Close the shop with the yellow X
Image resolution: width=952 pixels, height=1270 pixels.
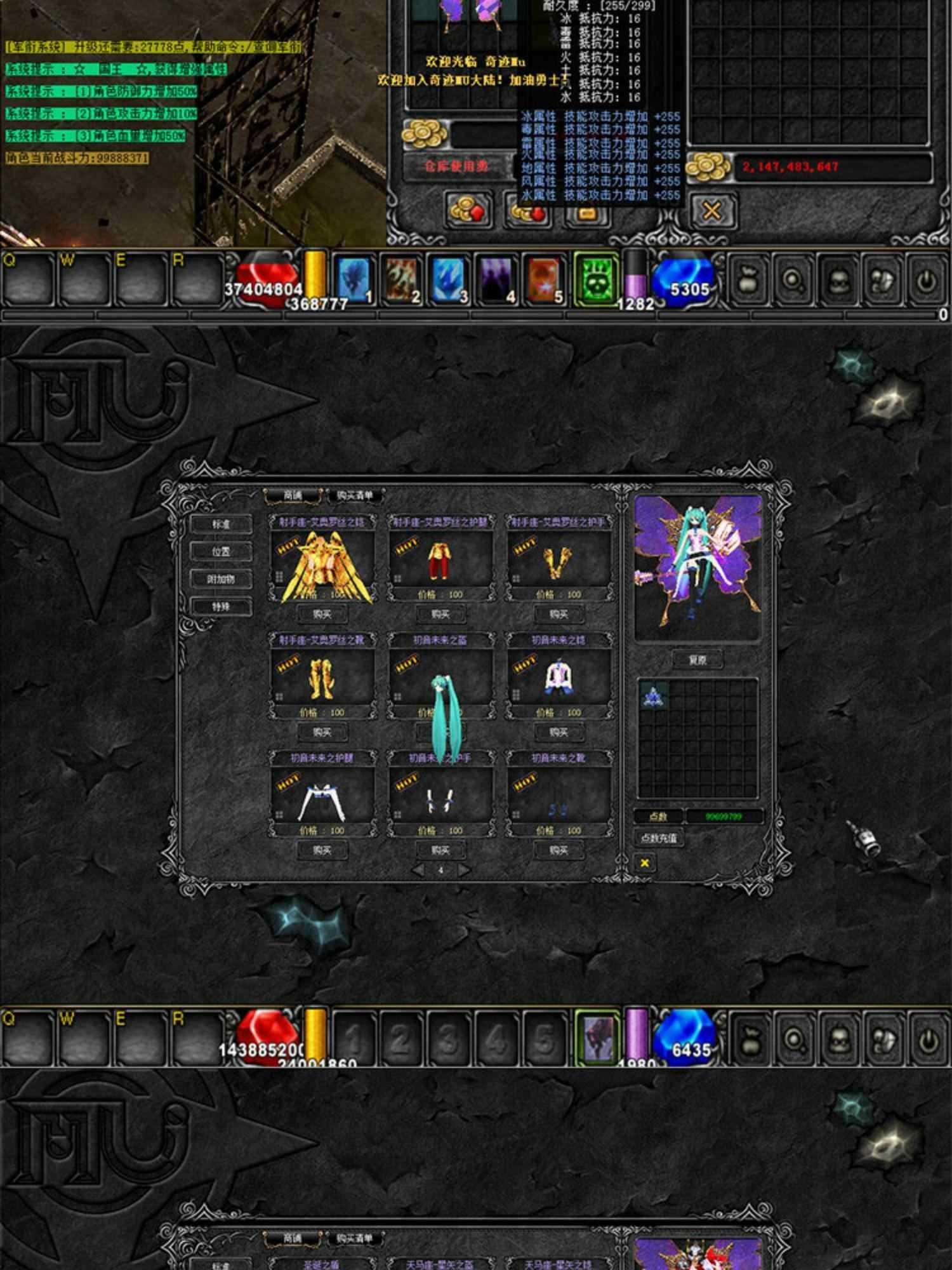(645, 863)
